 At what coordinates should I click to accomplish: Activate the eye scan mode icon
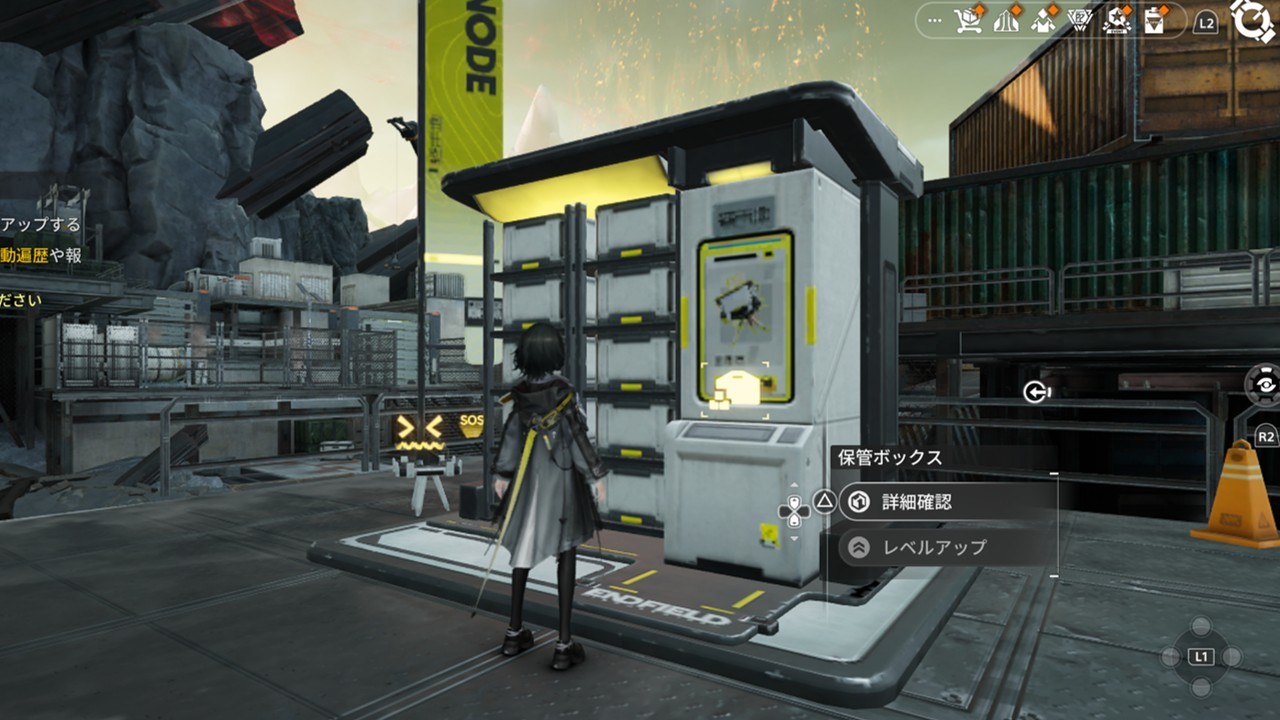click(x=1265, y=384)
